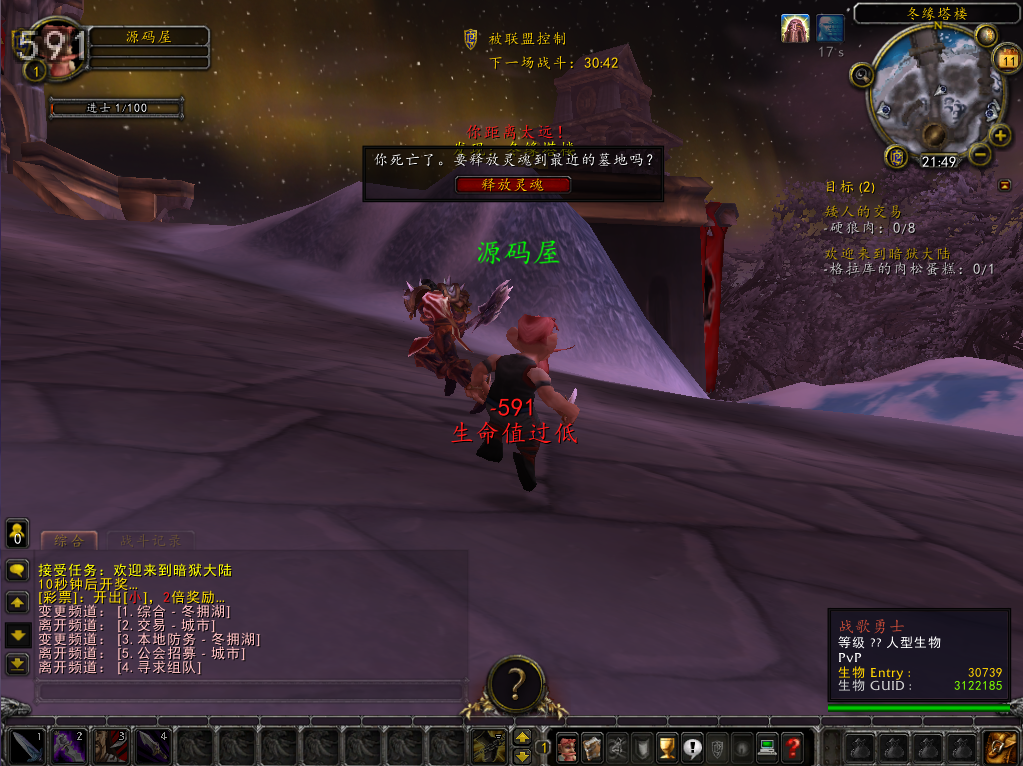Click the 释放灵魂 release spirit button
Image resolution: width=1023 pixels, height=766 pixels.
(x=513, y=185)
